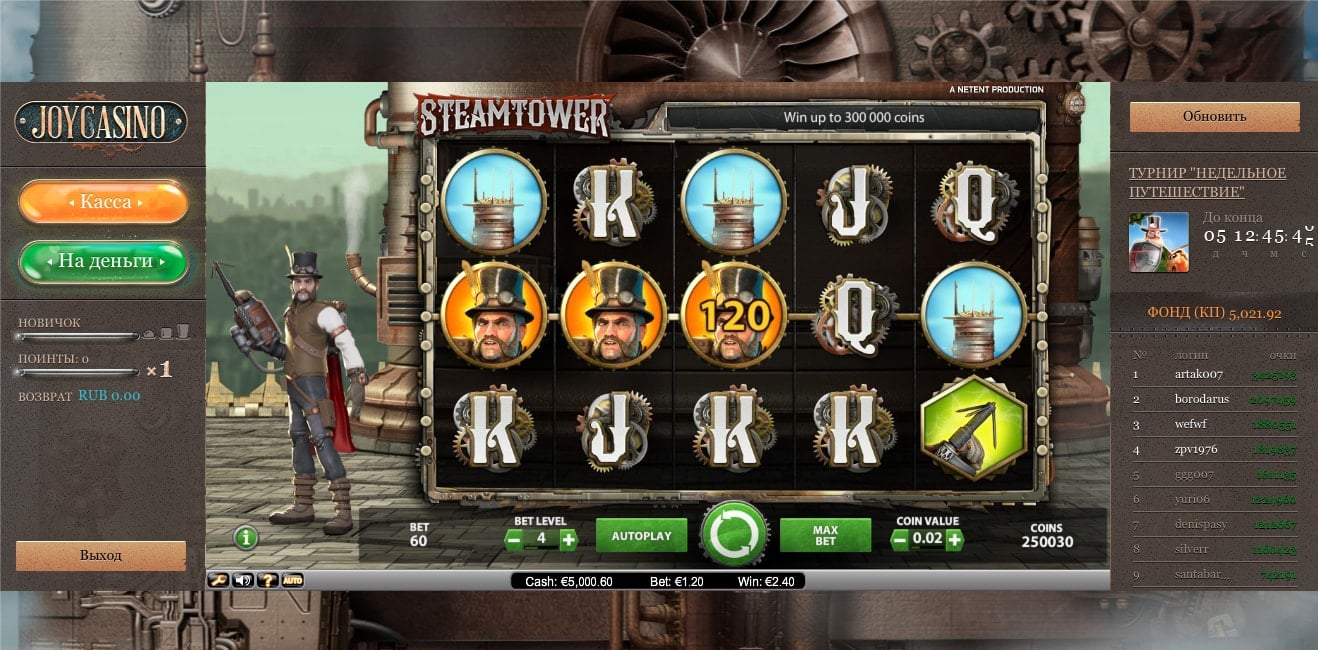Raise the coin value with plus
Screen dimensions: 1318x650
(954, 540)
